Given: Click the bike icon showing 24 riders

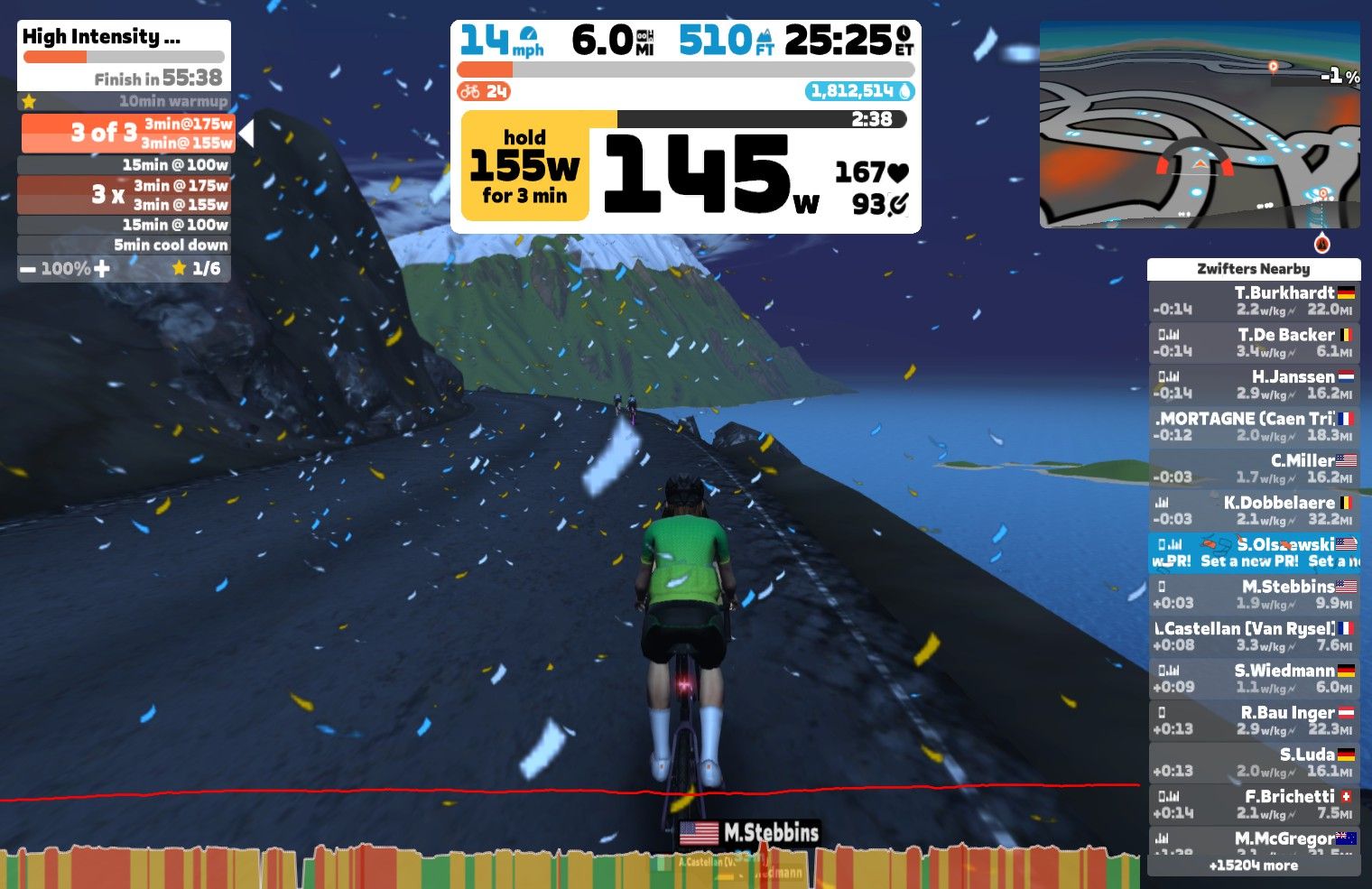Looking at the screenshot, I should click(x=470, y=90).
